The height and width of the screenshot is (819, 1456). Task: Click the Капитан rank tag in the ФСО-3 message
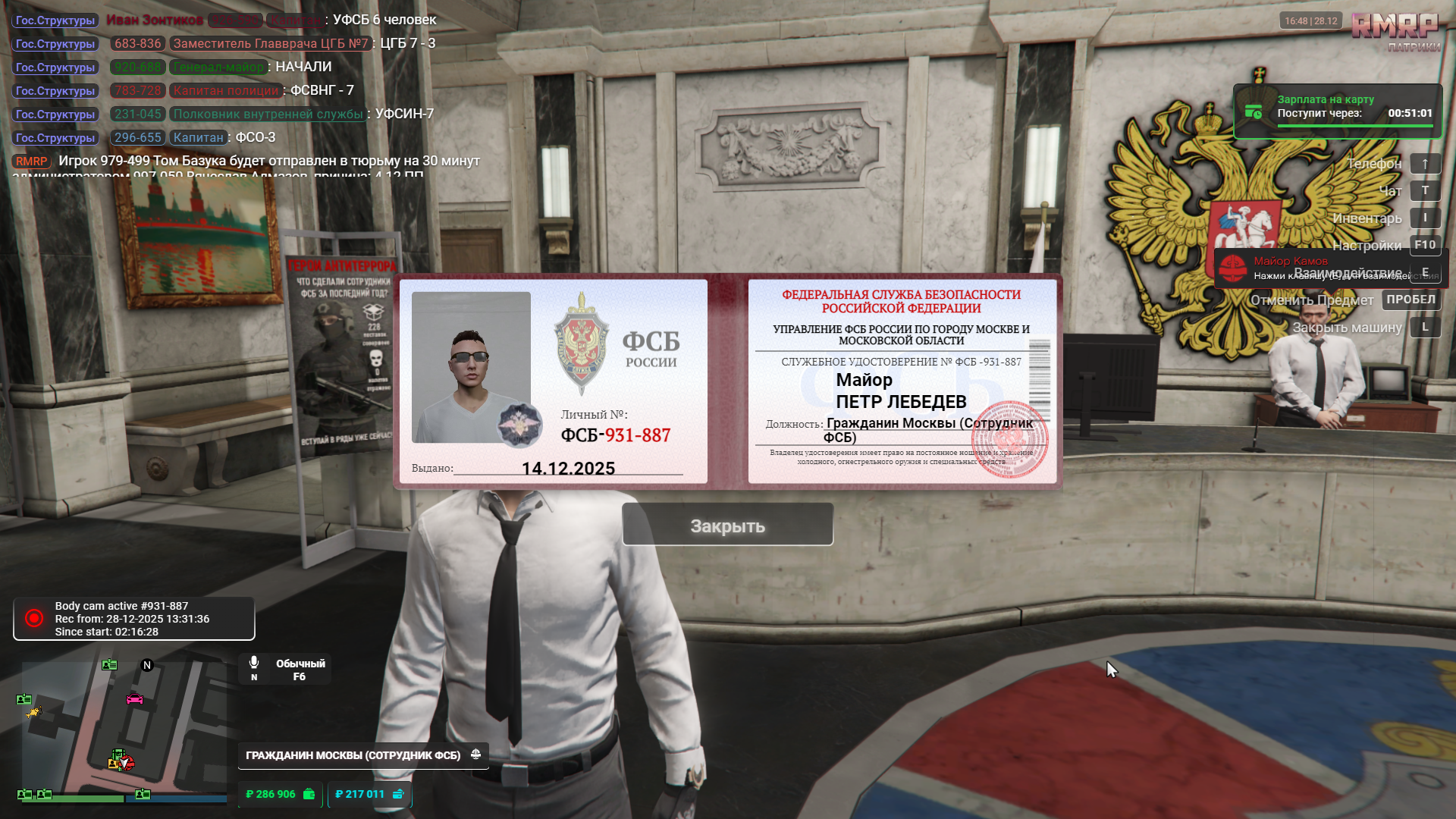[198, 138]
